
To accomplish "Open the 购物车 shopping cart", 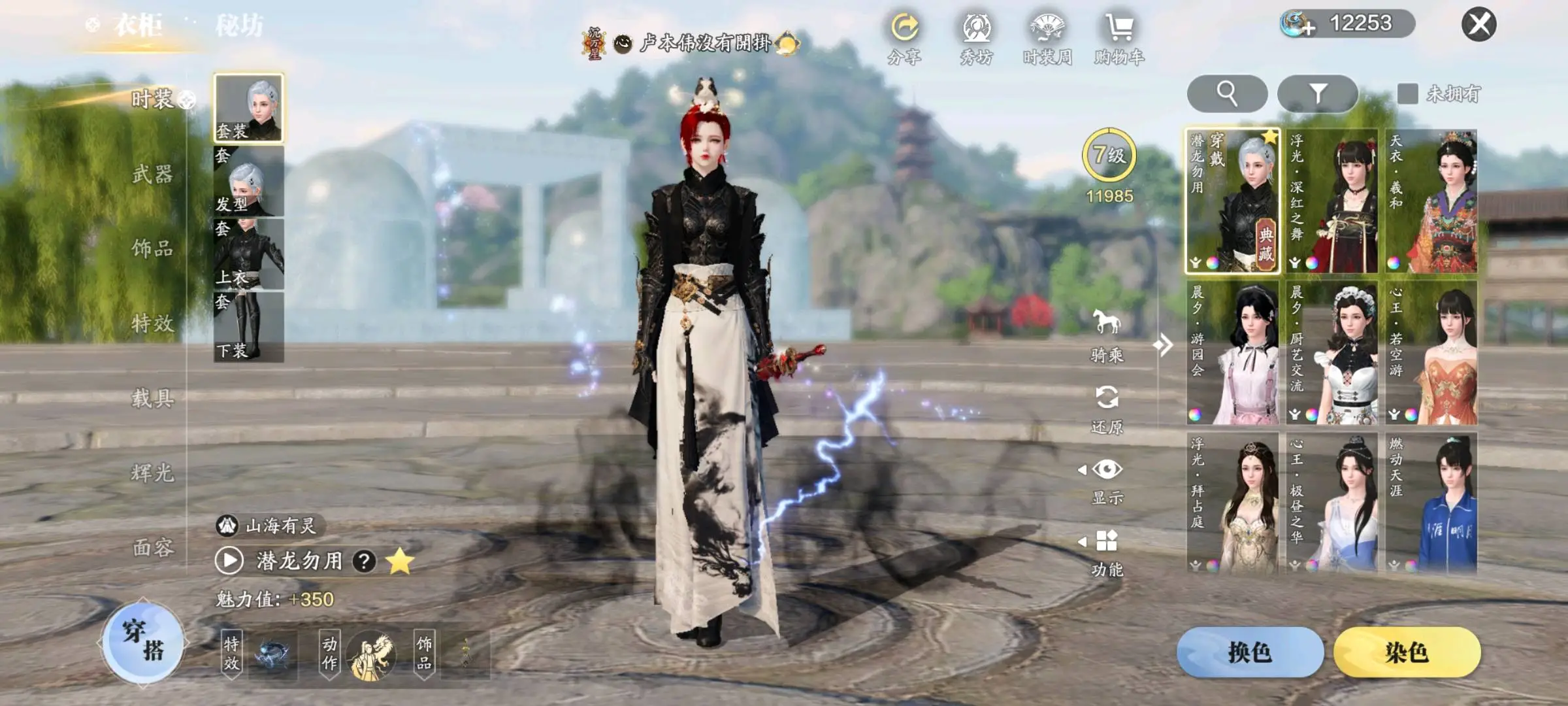I will click(x=1120, y=39).
